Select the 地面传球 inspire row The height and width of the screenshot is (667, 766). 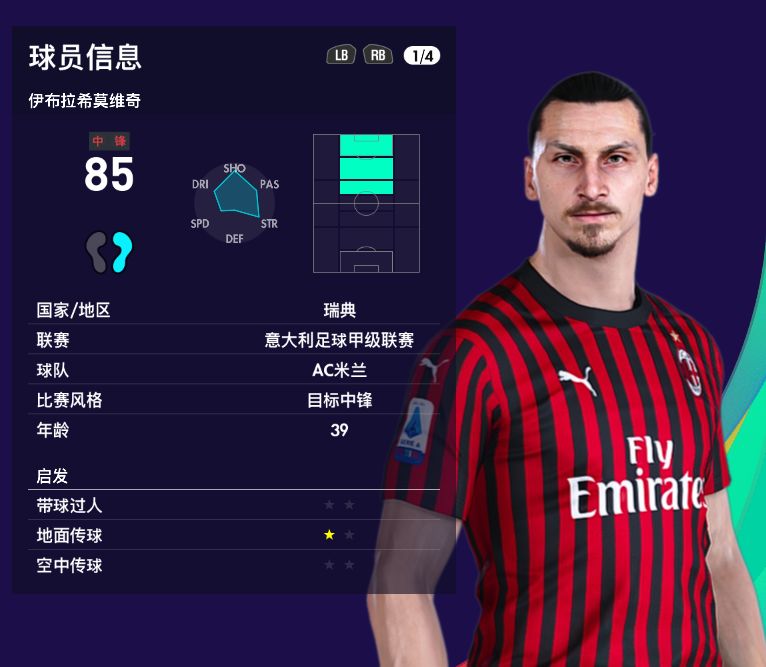coord(236,535)
